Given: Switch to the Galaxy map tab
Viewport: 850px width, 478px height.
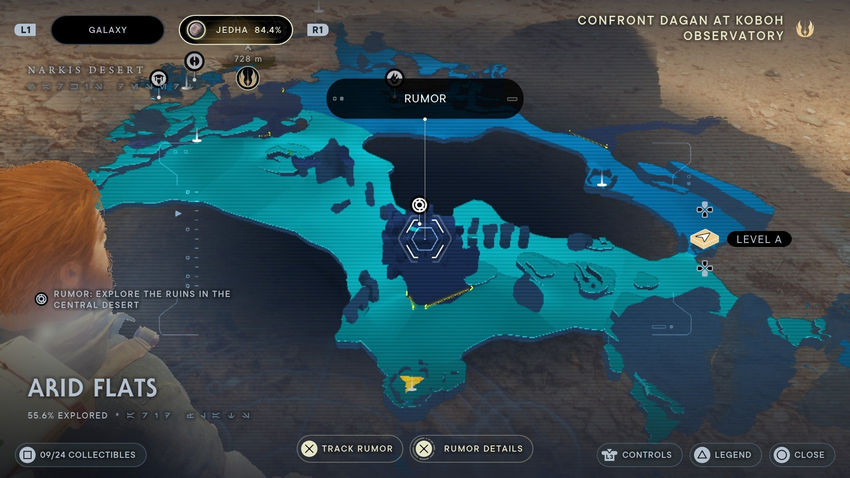Looking at the screenshot, I should 107,30.
